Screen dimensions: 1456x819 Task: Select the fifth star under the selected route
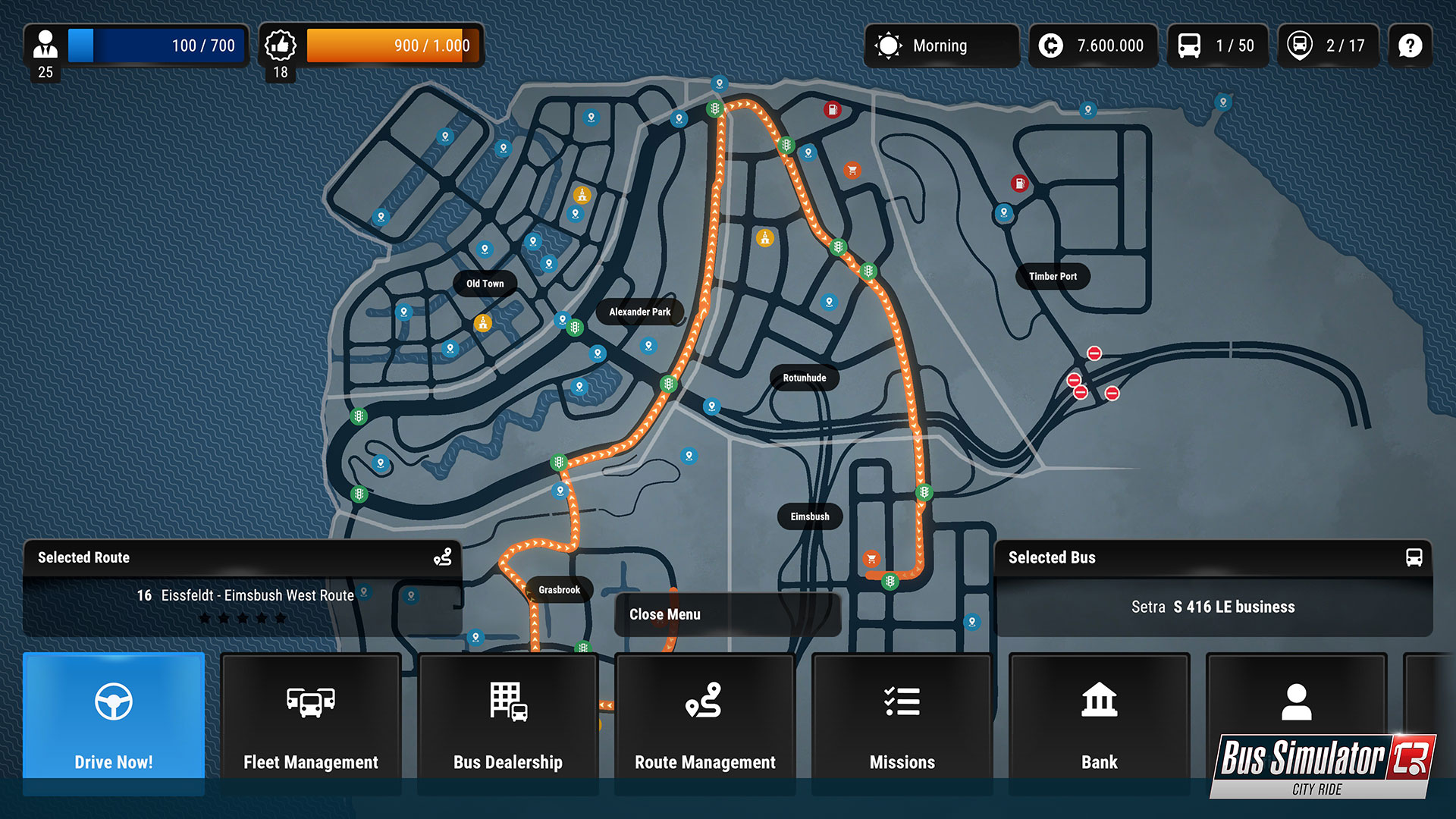pos(281,618)
